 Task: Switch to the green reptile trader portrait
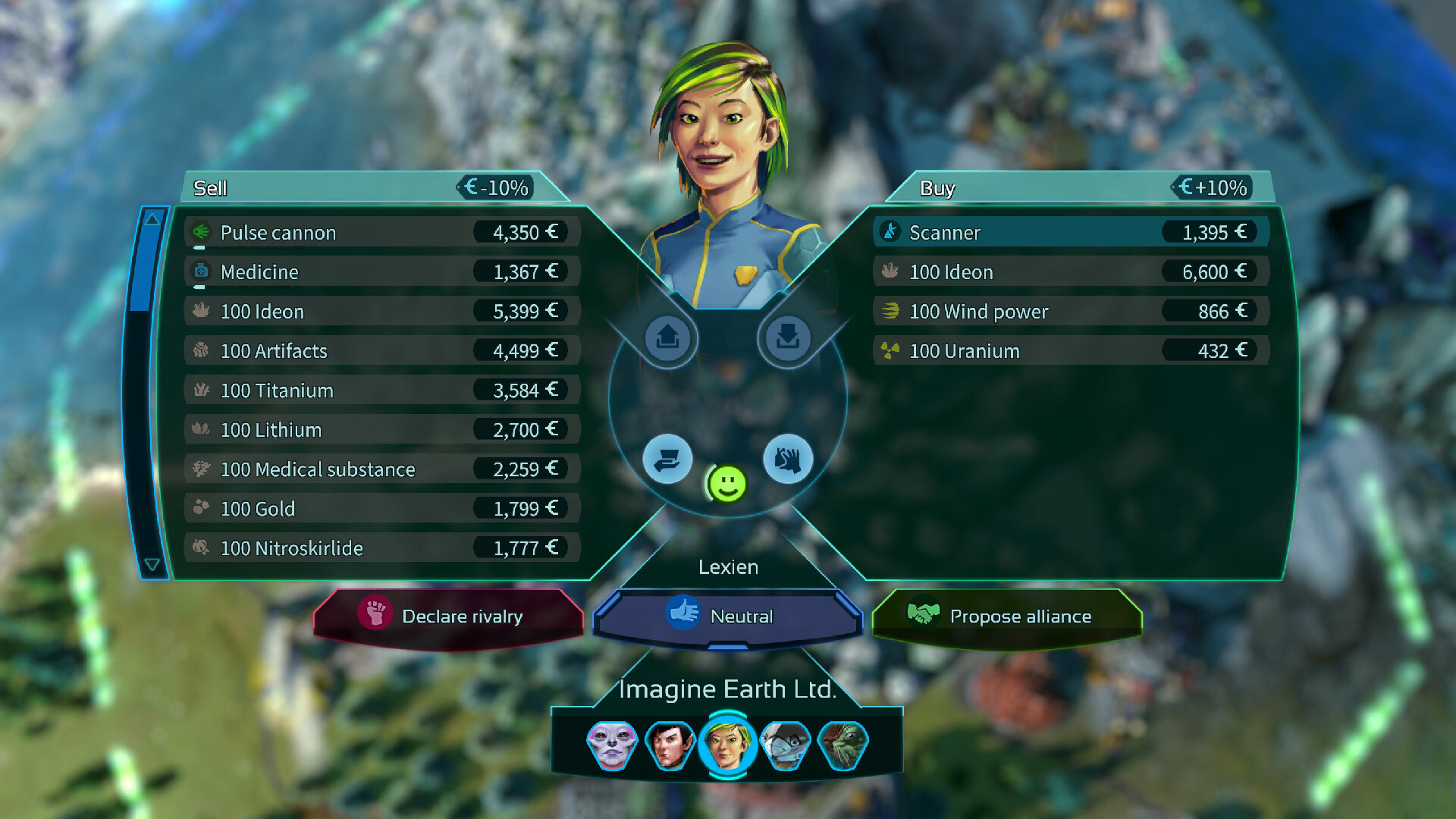pyautogui.click(x=843, y=745)
